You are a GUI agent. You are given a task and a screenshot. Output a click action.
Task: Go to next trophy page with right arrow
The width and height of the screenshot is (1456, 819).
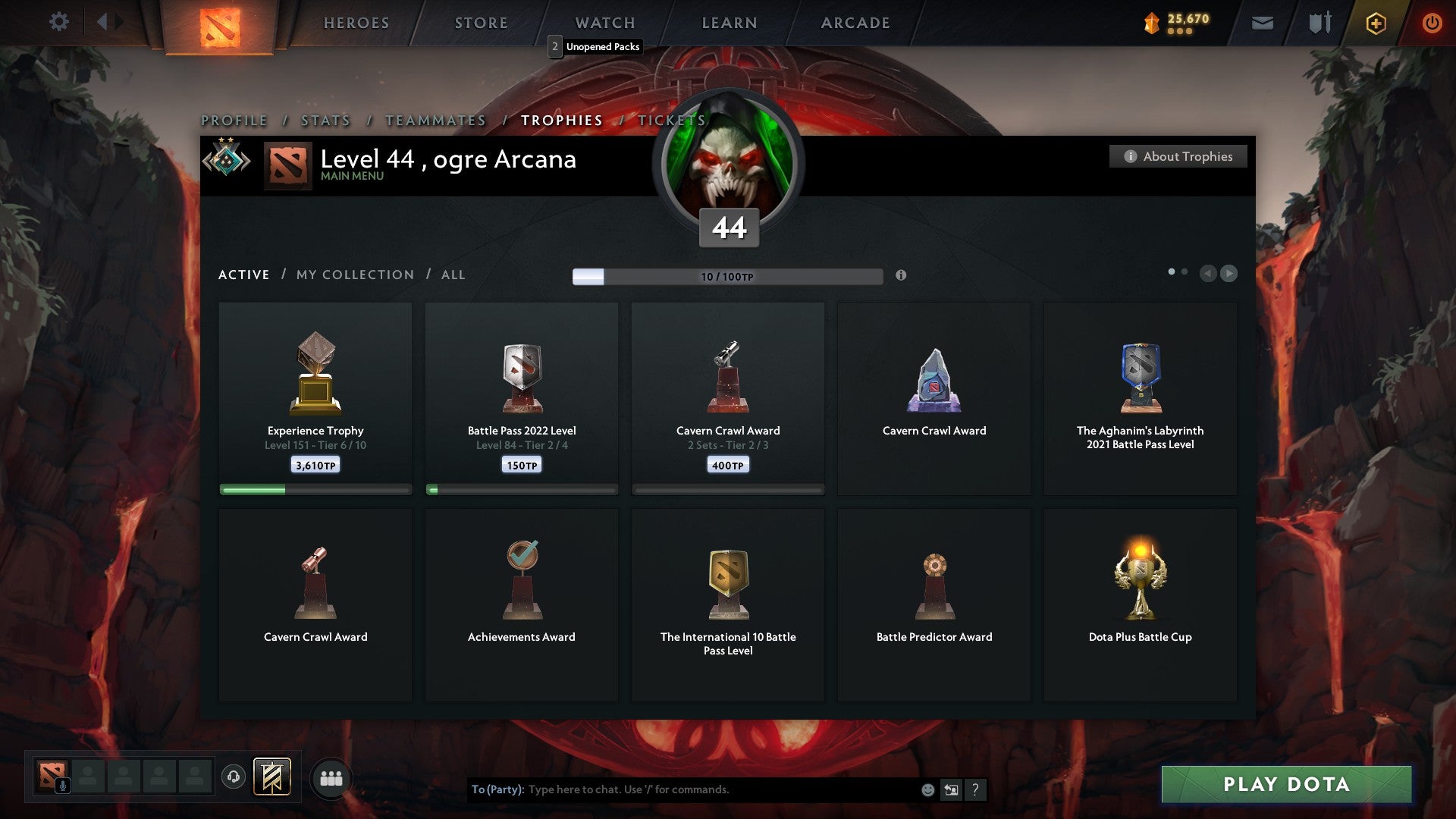click(x=1229, y=274)
